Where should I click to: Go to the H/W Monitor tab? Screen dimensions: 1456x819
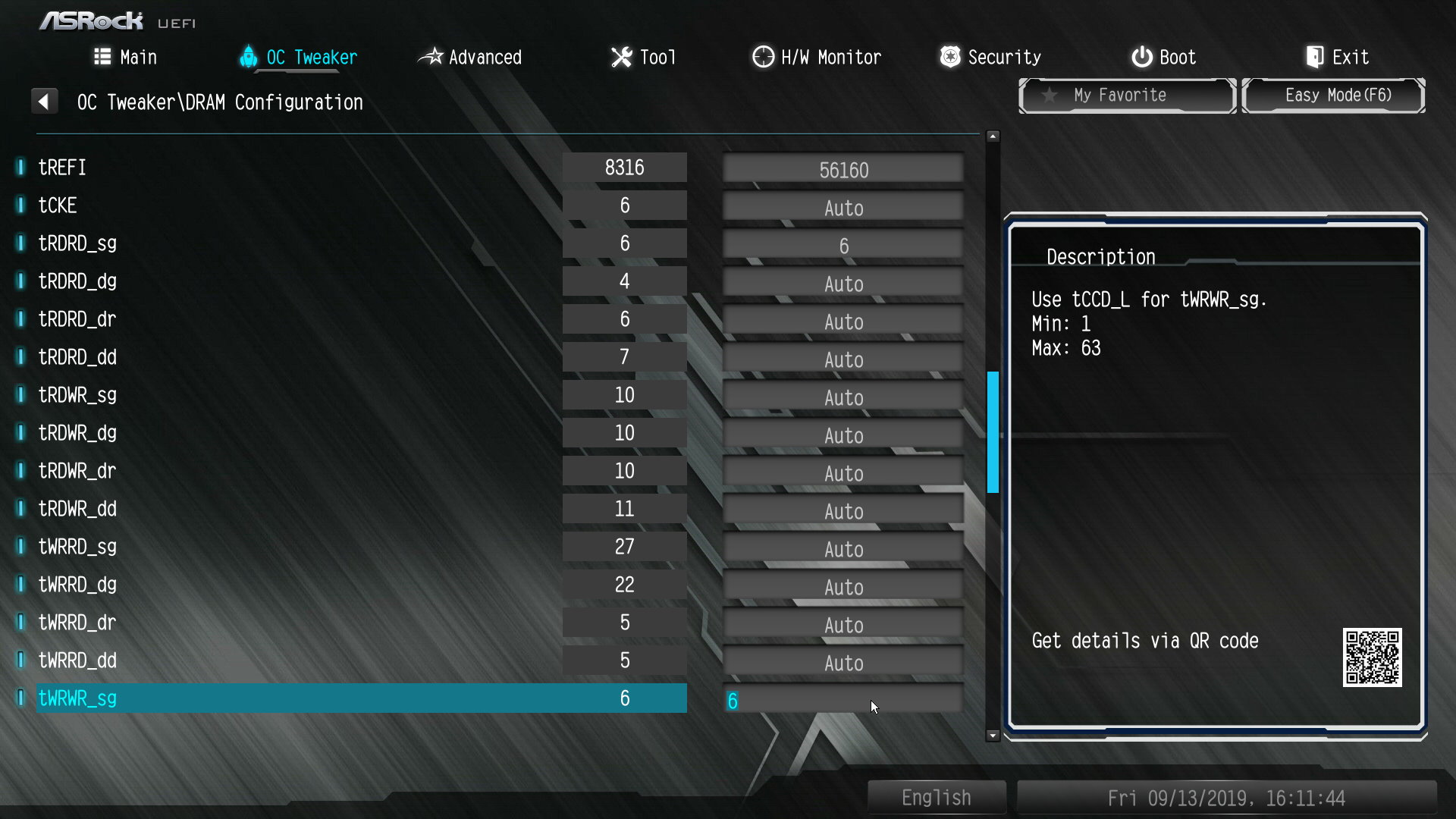pos(817,58)
